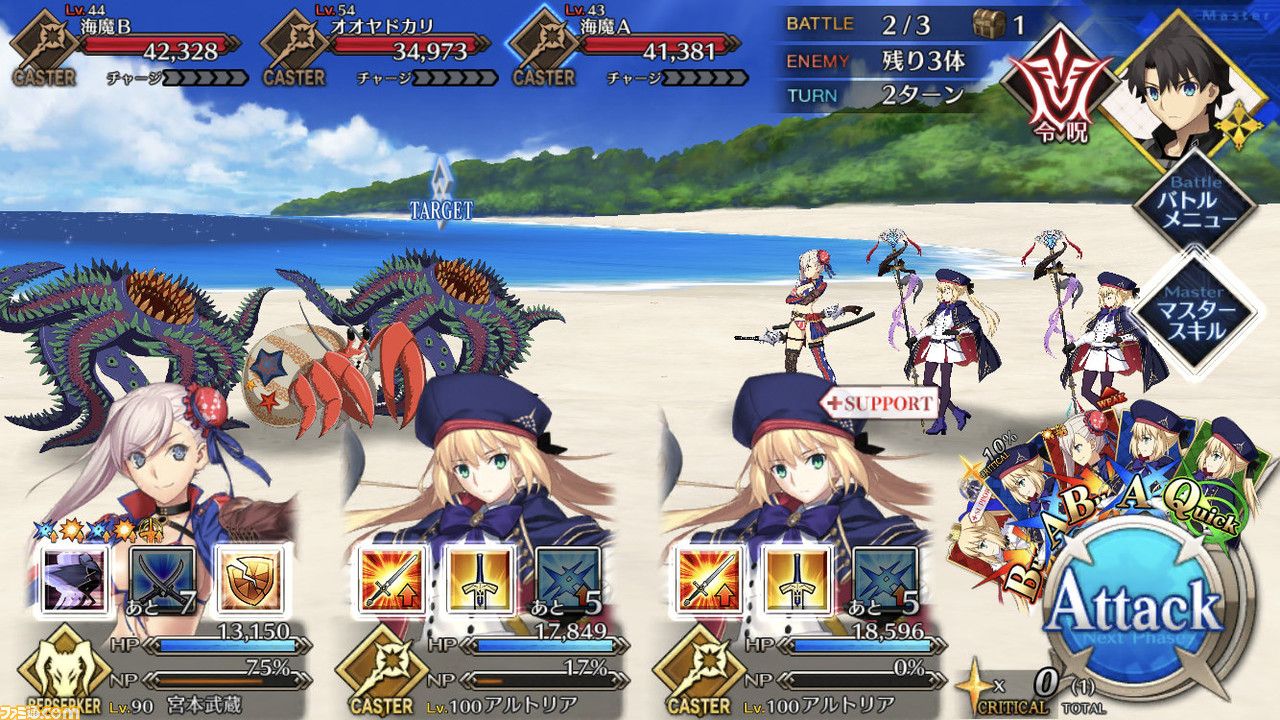Open the マスタースキル master skill panel

[1196, 314]
